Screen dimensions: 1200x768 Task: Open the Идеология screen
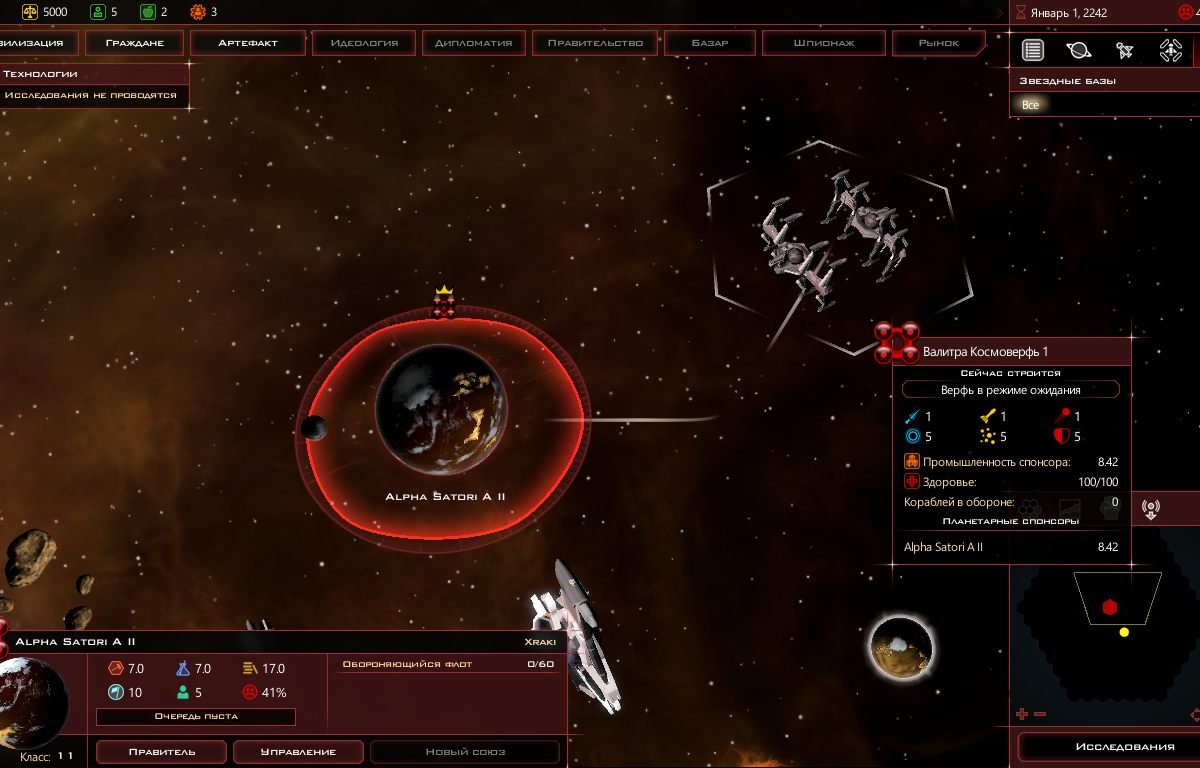pyautogui.click(x=364, y=43)
